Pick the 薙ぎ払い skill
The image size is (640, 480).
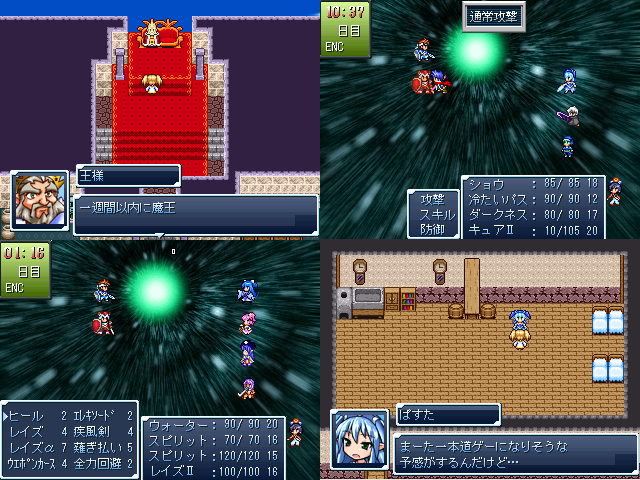(x=98, y=447)
